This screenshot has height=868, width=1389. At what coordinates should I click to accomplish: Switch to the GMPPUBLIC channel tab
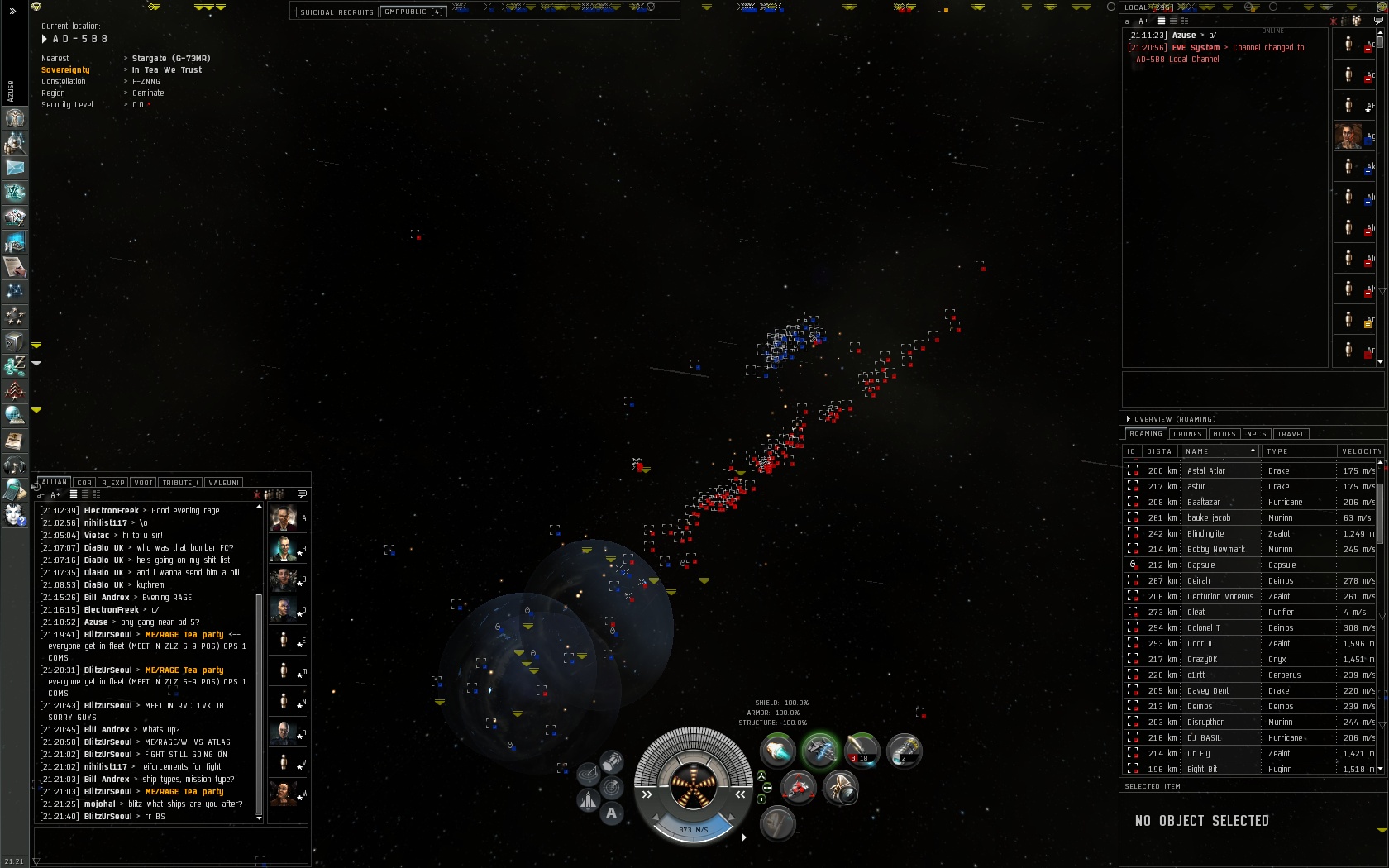point(413,12)
